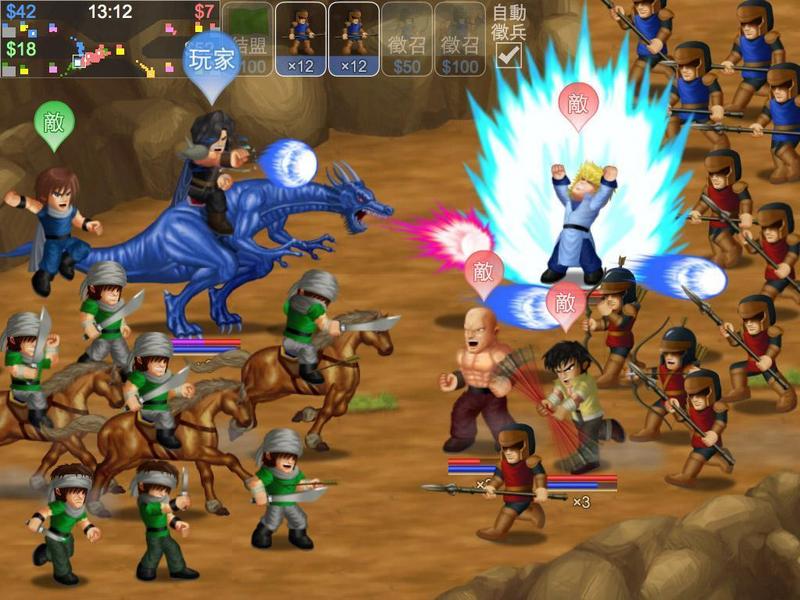Select the blue 玩家 player marker

pos(211,59)
